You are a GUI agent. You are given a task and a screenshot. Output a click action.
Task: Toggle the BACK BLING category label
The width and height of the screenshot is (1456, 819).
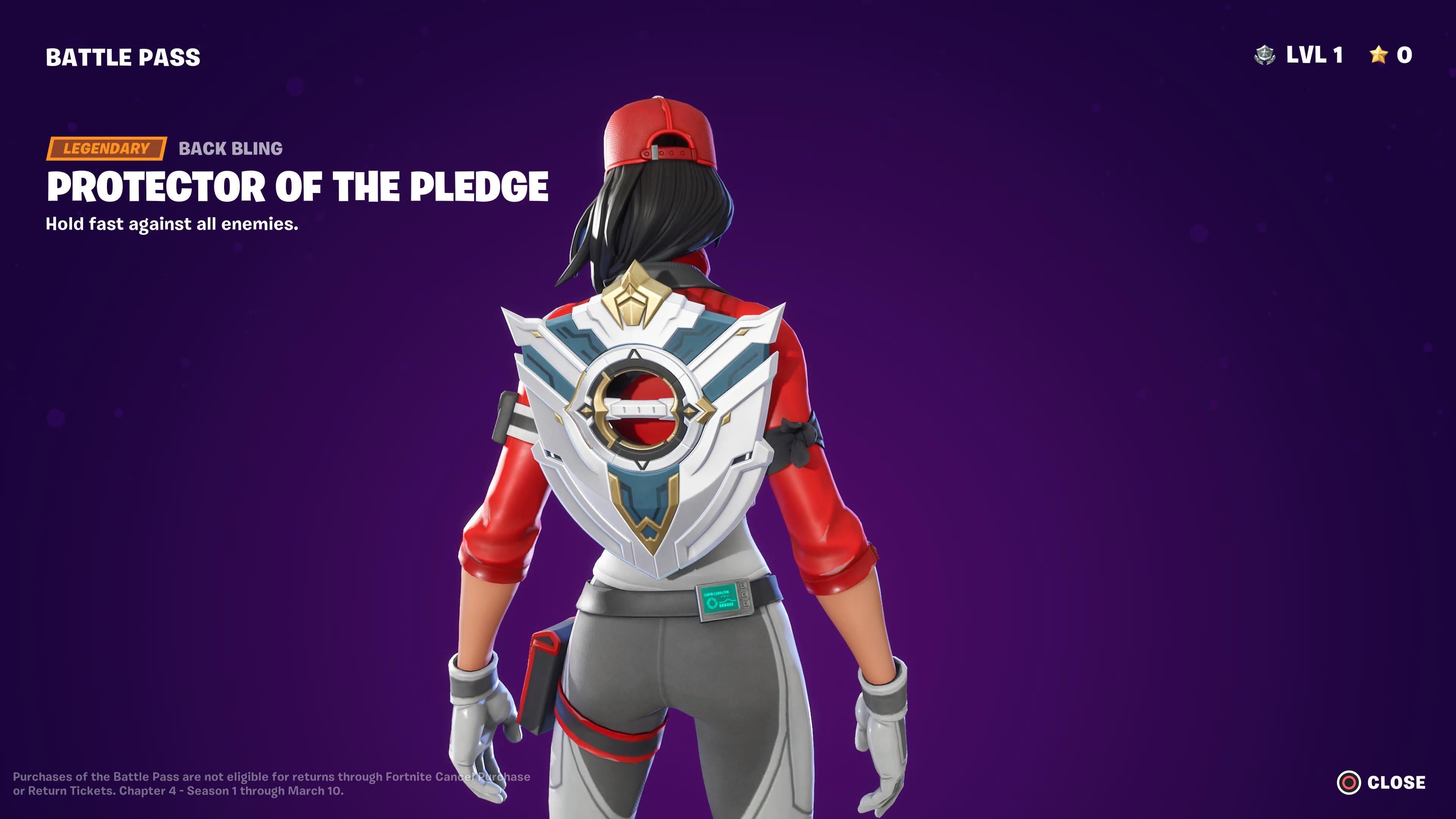pos(230,149)
